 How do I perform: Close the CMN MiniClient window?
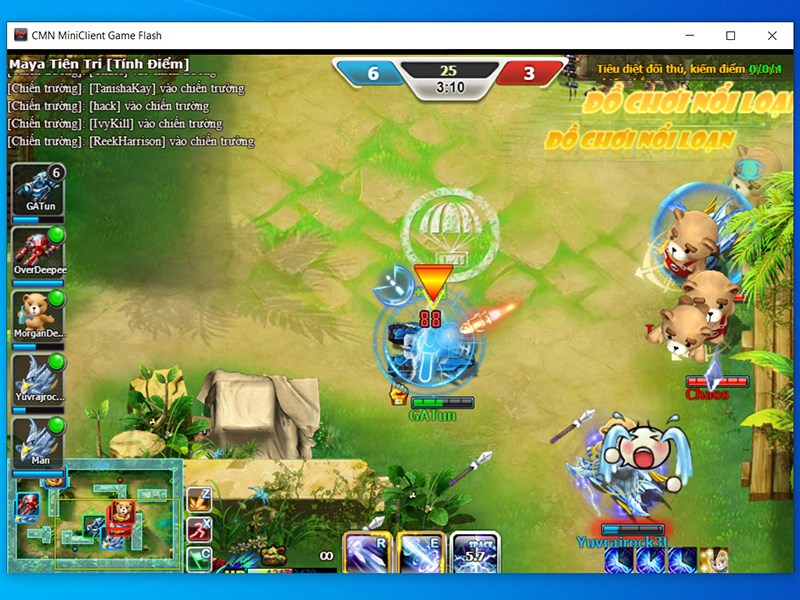click(x=772, y=35)
